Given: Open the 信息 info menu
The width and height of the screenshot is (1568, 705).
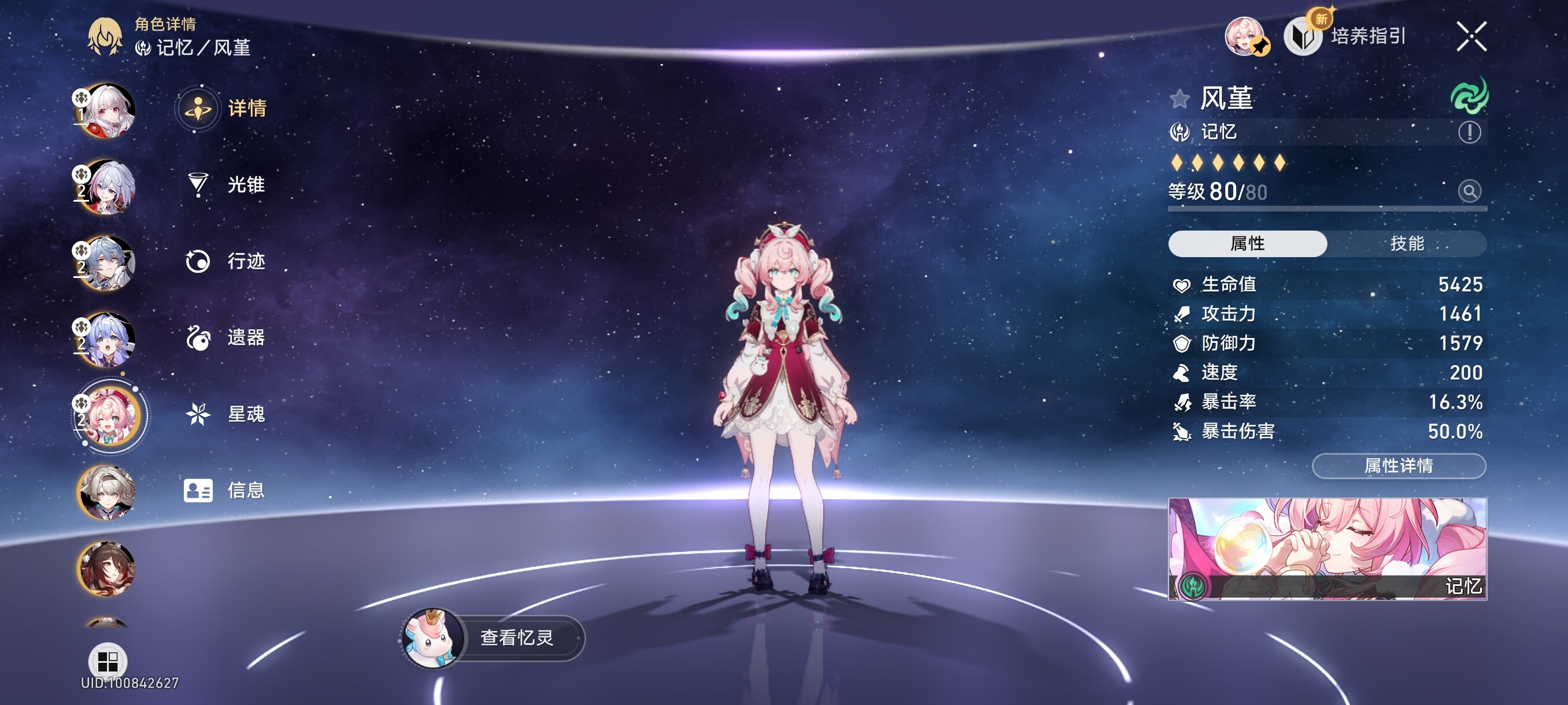Looking at the screenshot, I should [x=225, y=490].
